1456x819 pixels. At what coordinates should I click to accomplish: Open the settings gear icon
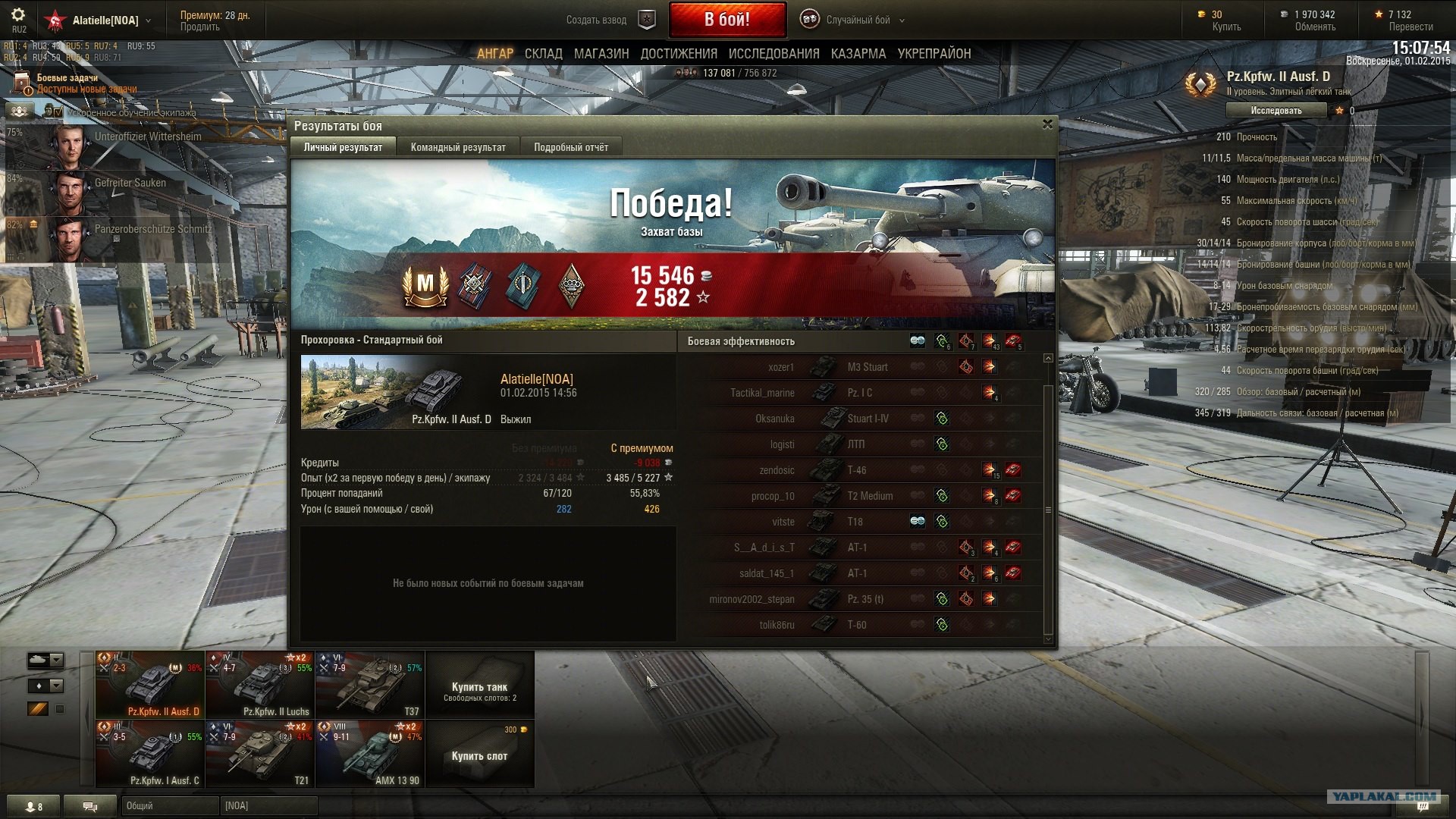click(x=18, y=15)
